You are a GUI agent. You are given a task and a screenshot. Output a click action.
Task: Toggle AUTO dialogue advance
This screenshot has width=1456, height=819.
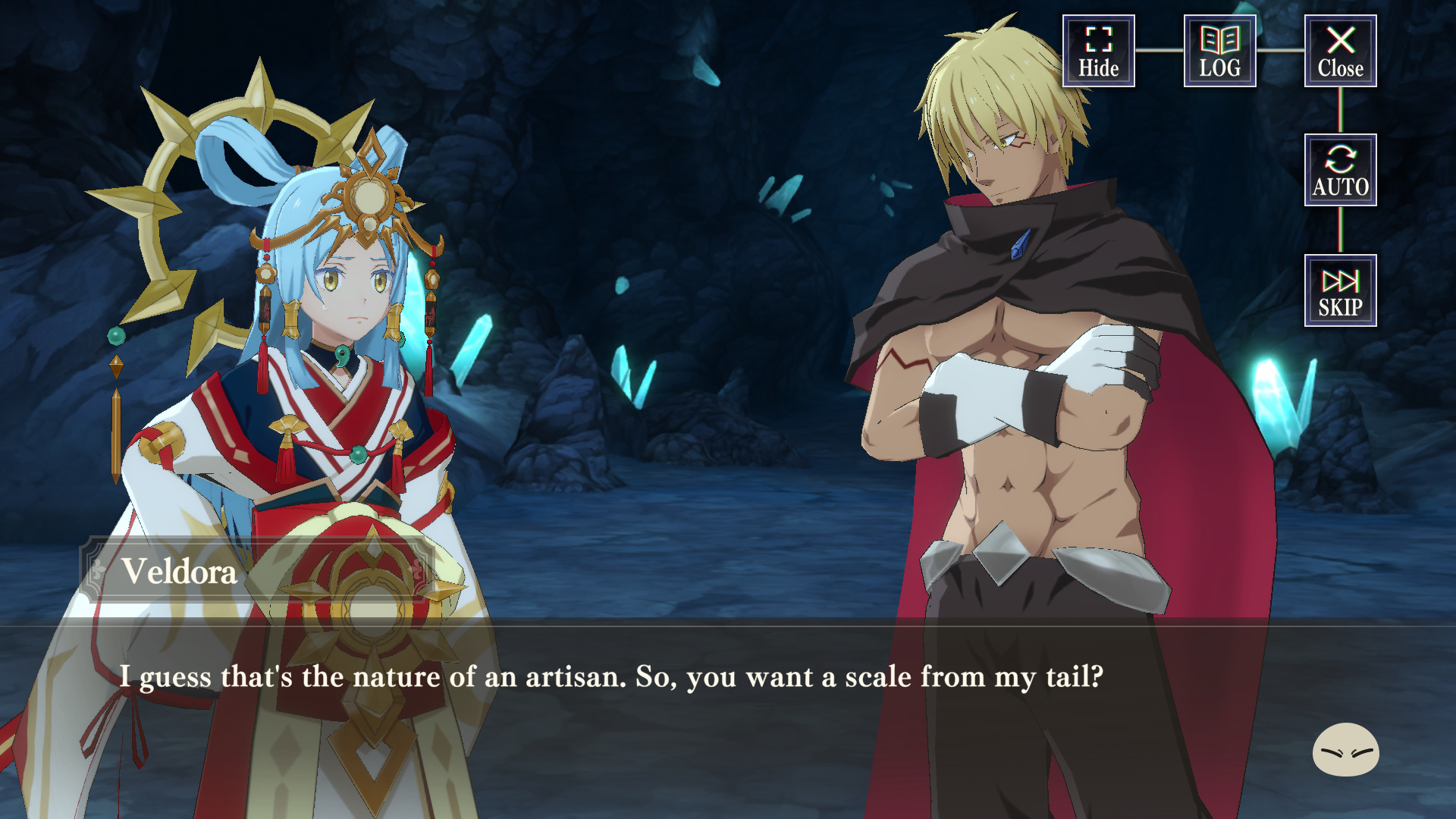coord(1340,170)
